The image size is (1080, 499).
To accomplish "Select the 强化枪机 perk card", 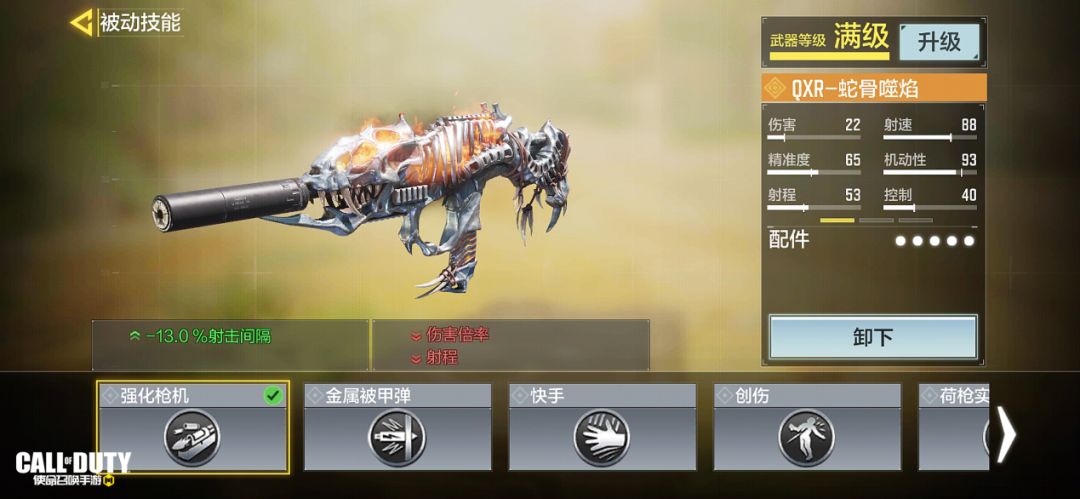I will click(192, 426).
